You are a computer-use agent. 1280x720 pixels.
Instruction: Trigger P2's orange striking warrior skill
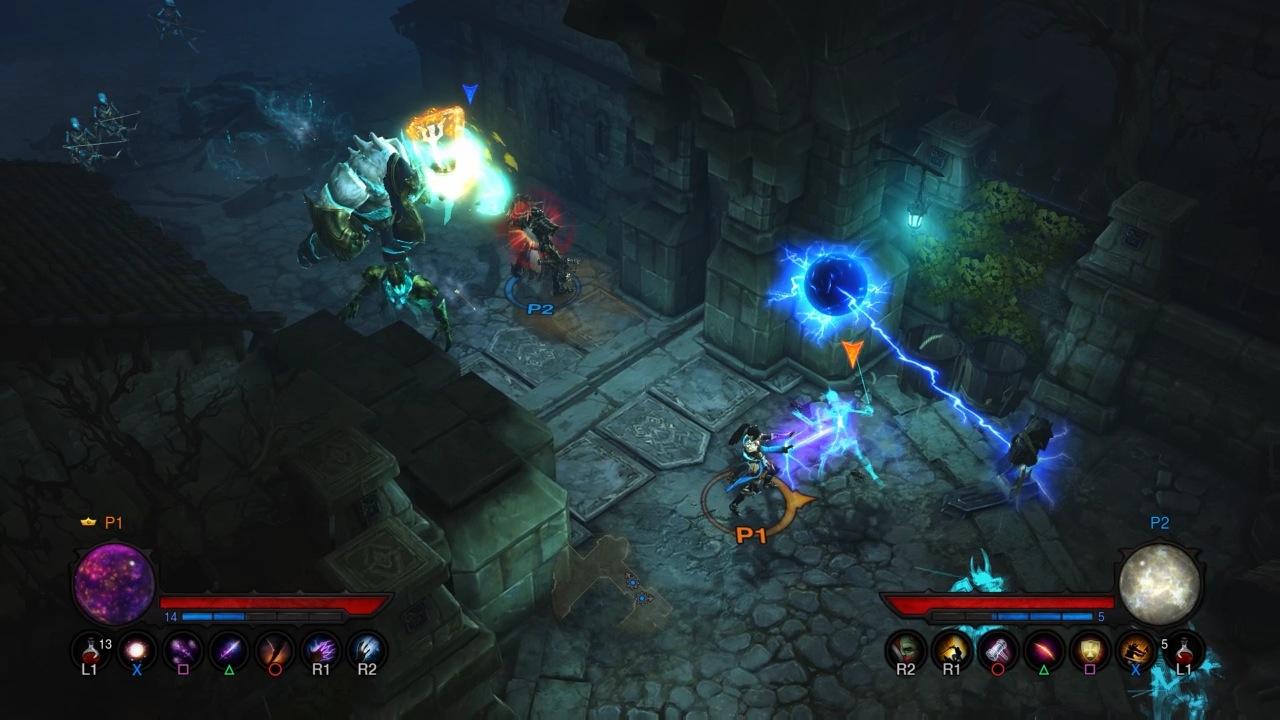click(x=1136, y=650)
